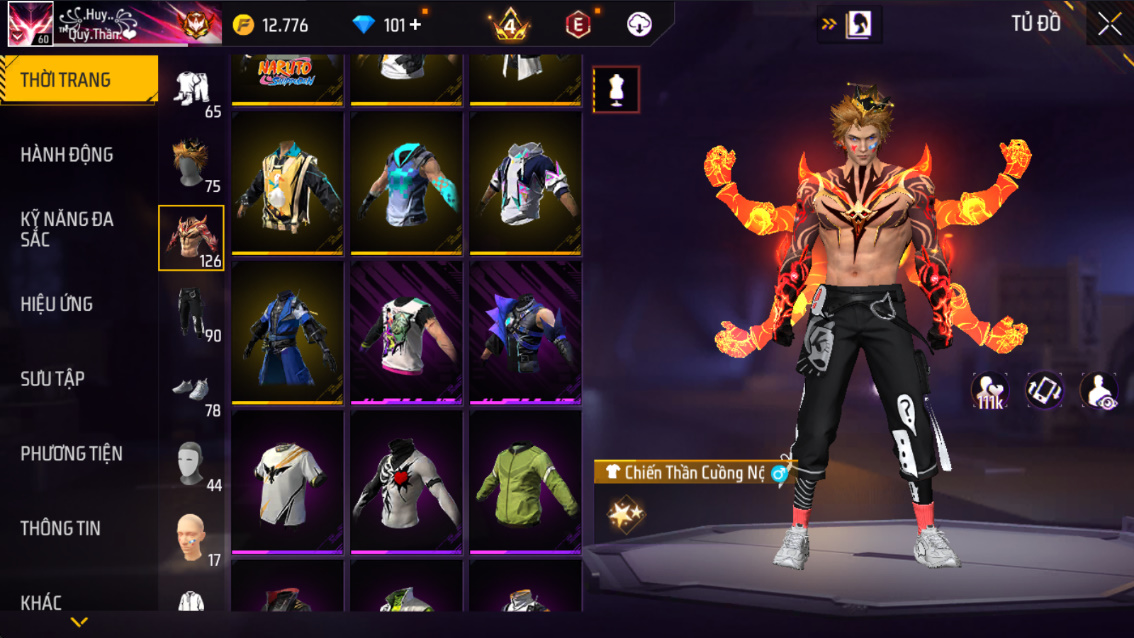Choose the pants category with 90 items
The width and height of the screenshot is (1134, 638).
point(192,314)
